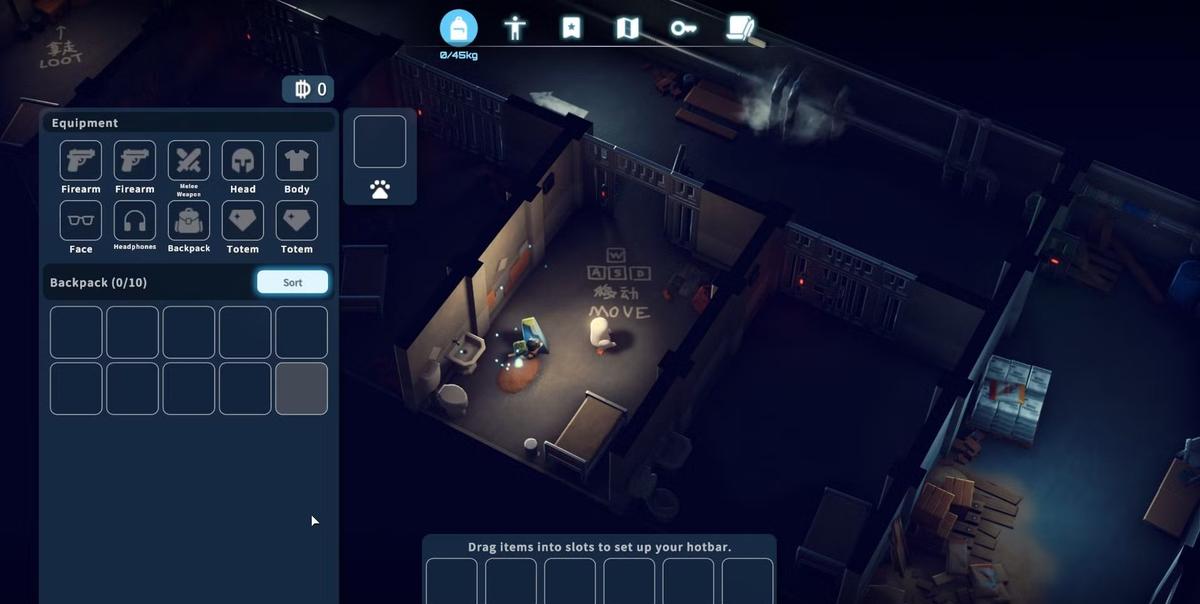This screenshot has width=1200, height=604.
Task: Sort the backpack items
Action: pos(292,282)
